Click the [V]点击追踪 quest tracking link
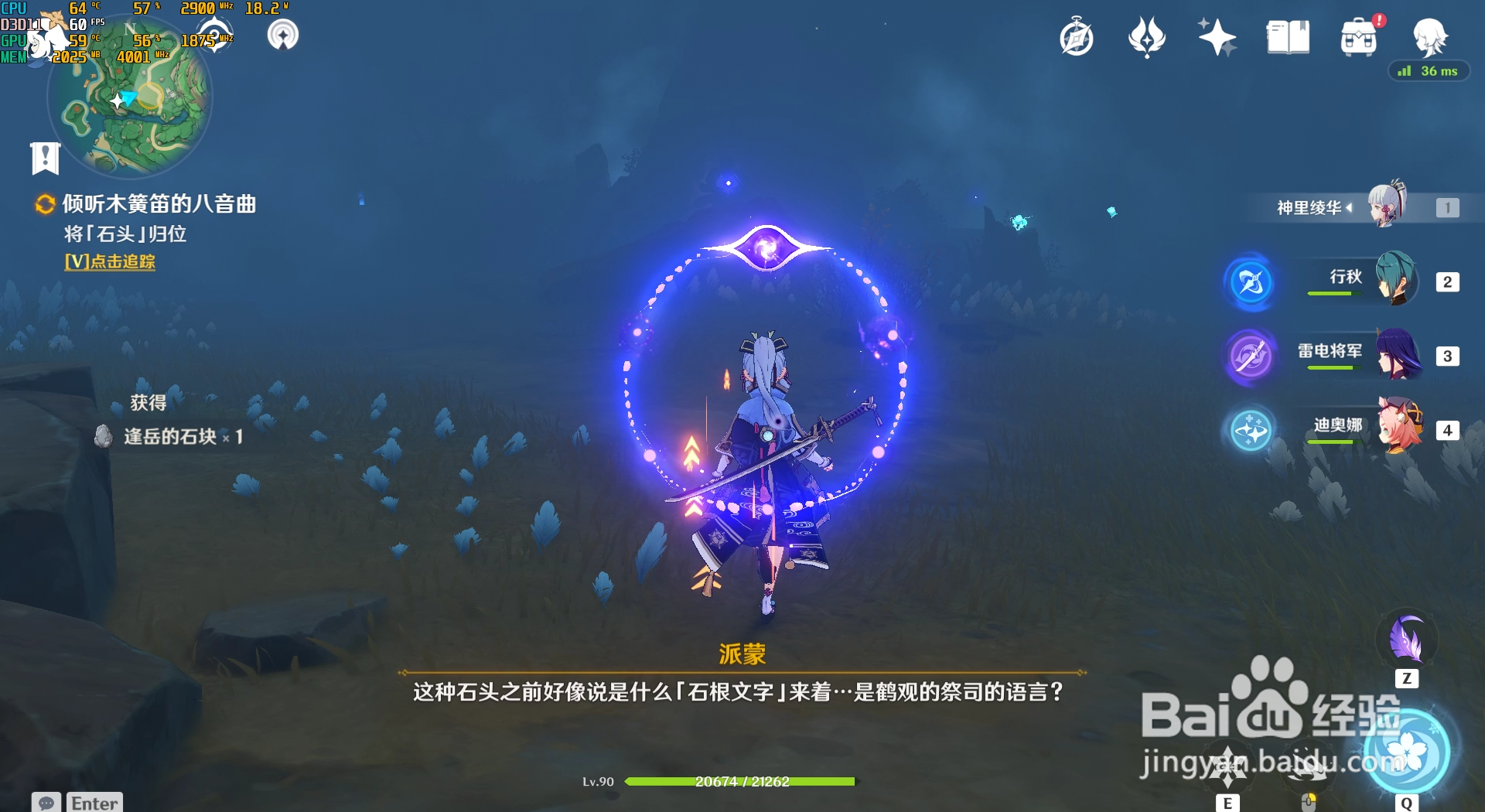 [108, 263]
